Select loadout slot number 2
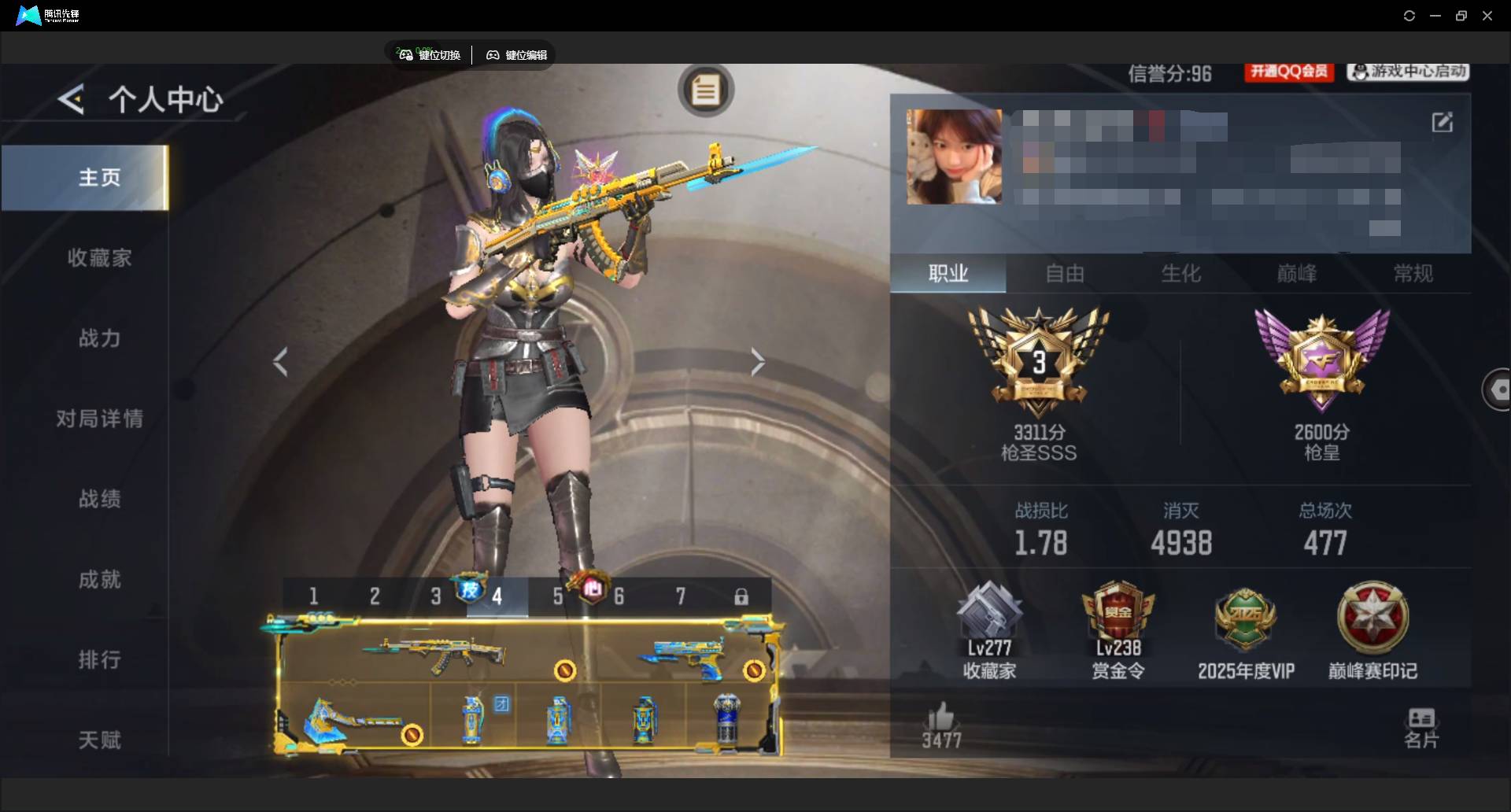The height and width of the screenshot is (812, 1511). pyautogui.click(x=375, y=596)
